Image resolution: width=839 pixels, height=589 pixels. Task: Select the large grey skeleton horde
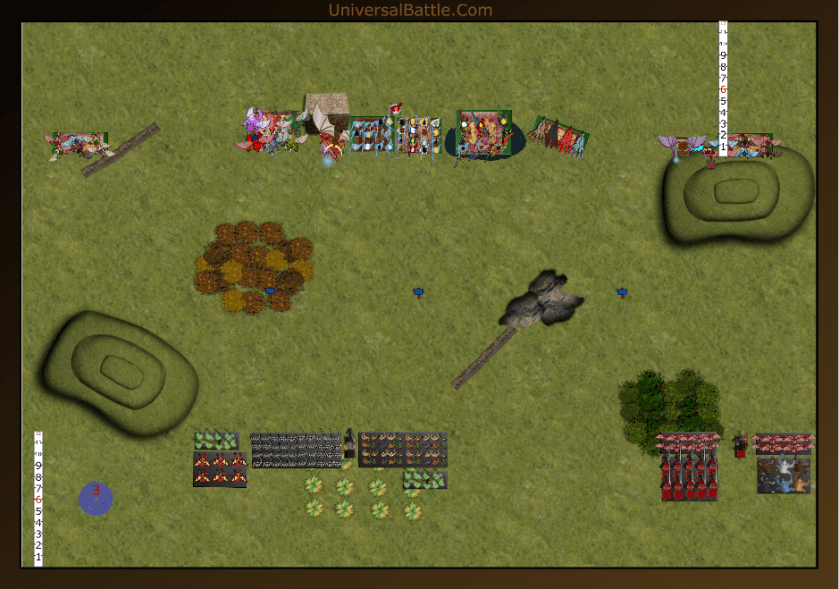pos(296,450)
